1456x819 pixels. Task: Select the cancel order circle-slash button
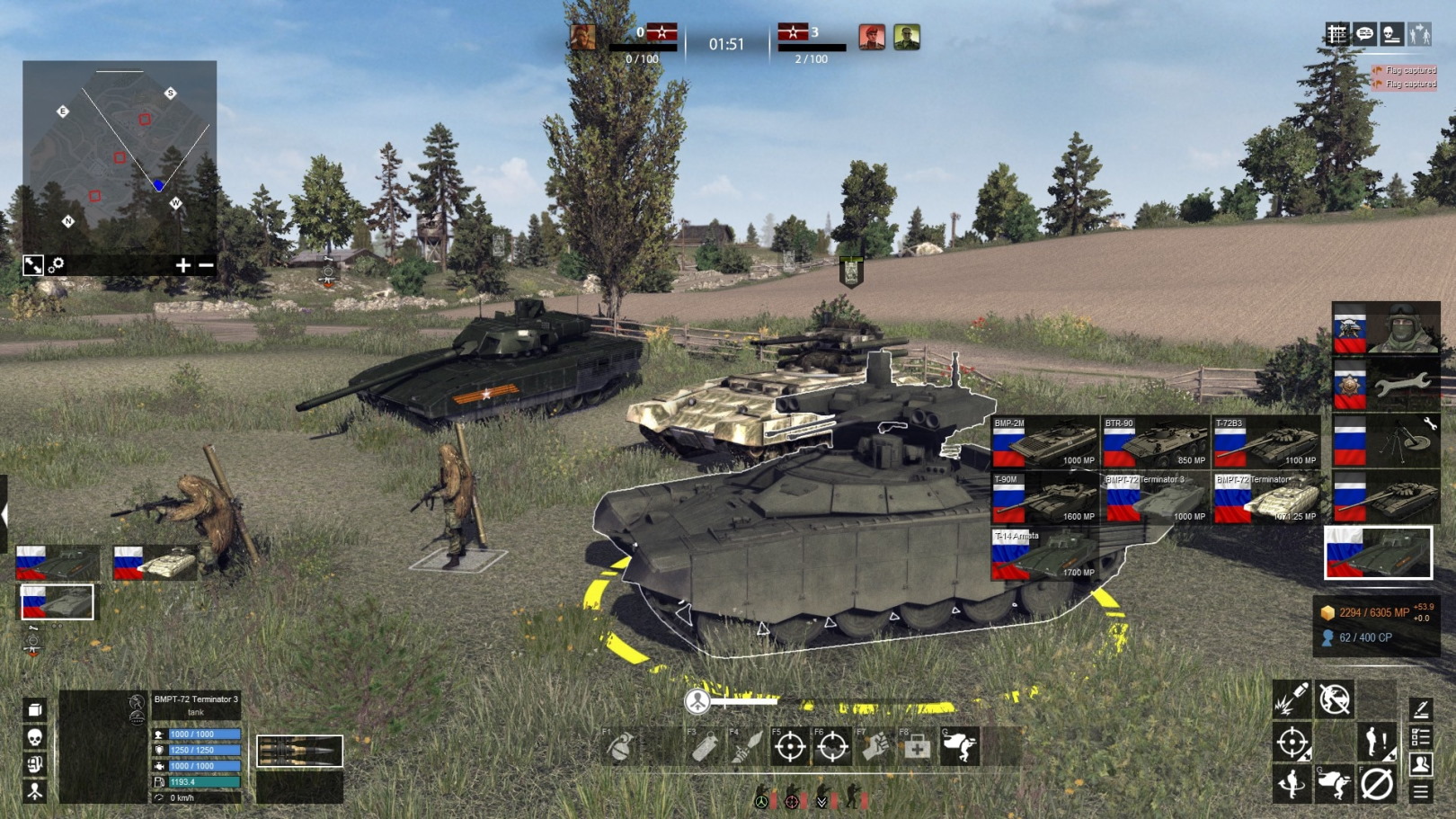[x=1376, y=784]
